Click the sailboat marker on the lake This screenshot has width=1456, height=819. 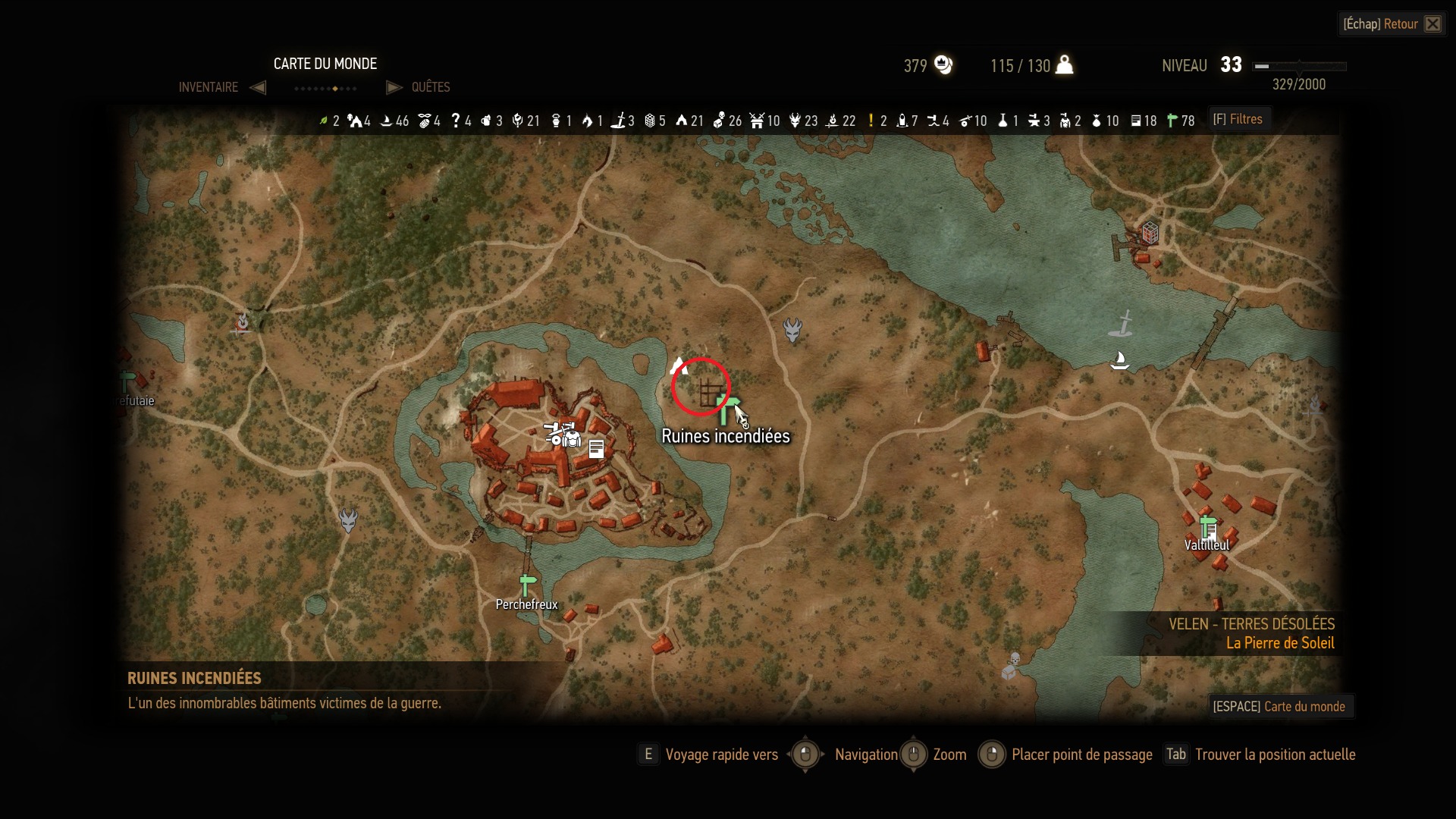[1119, 360]
